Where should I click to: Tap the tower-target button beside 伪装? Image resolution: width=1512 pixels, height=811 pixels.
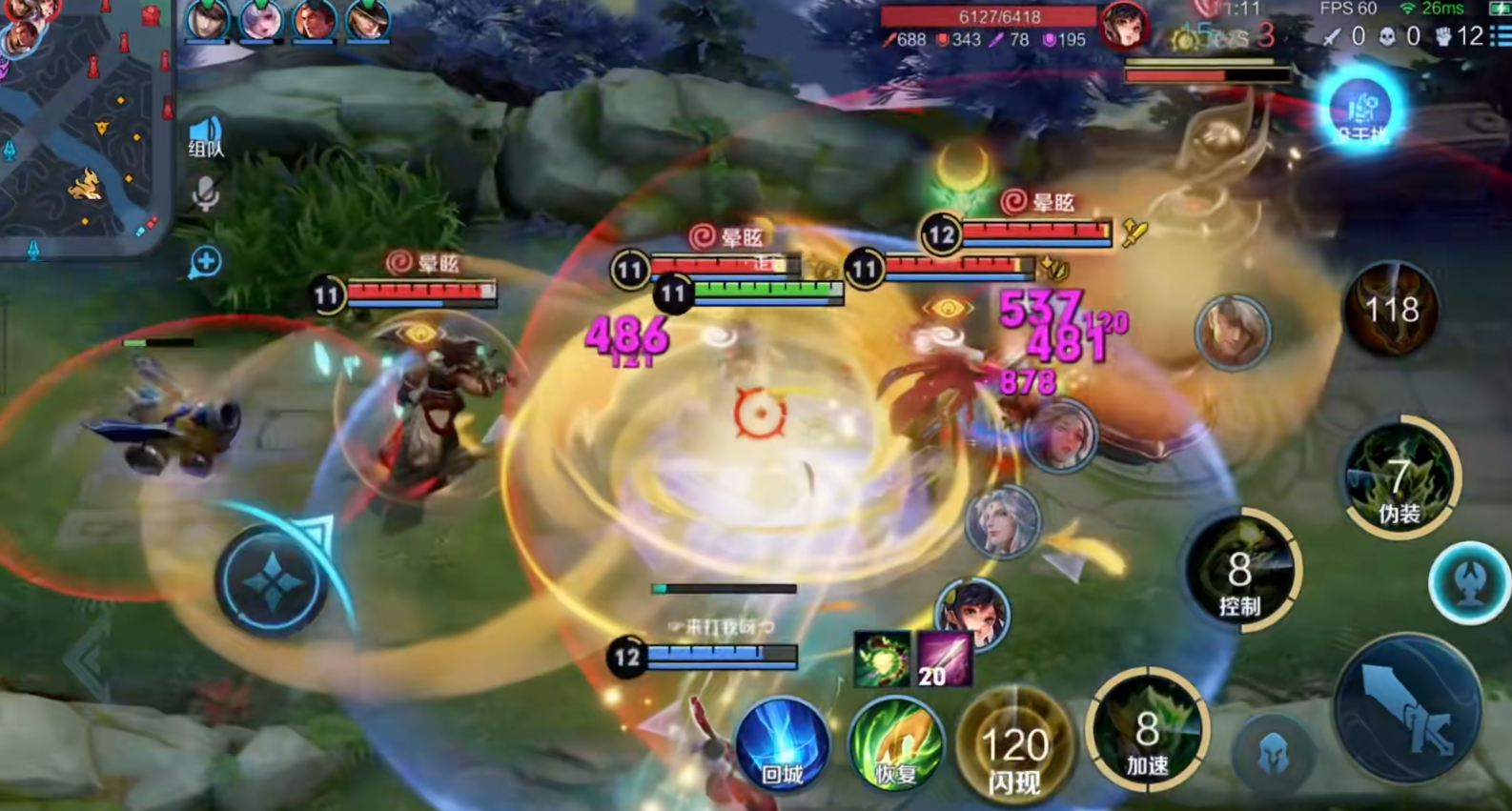tap(1470, 582)
